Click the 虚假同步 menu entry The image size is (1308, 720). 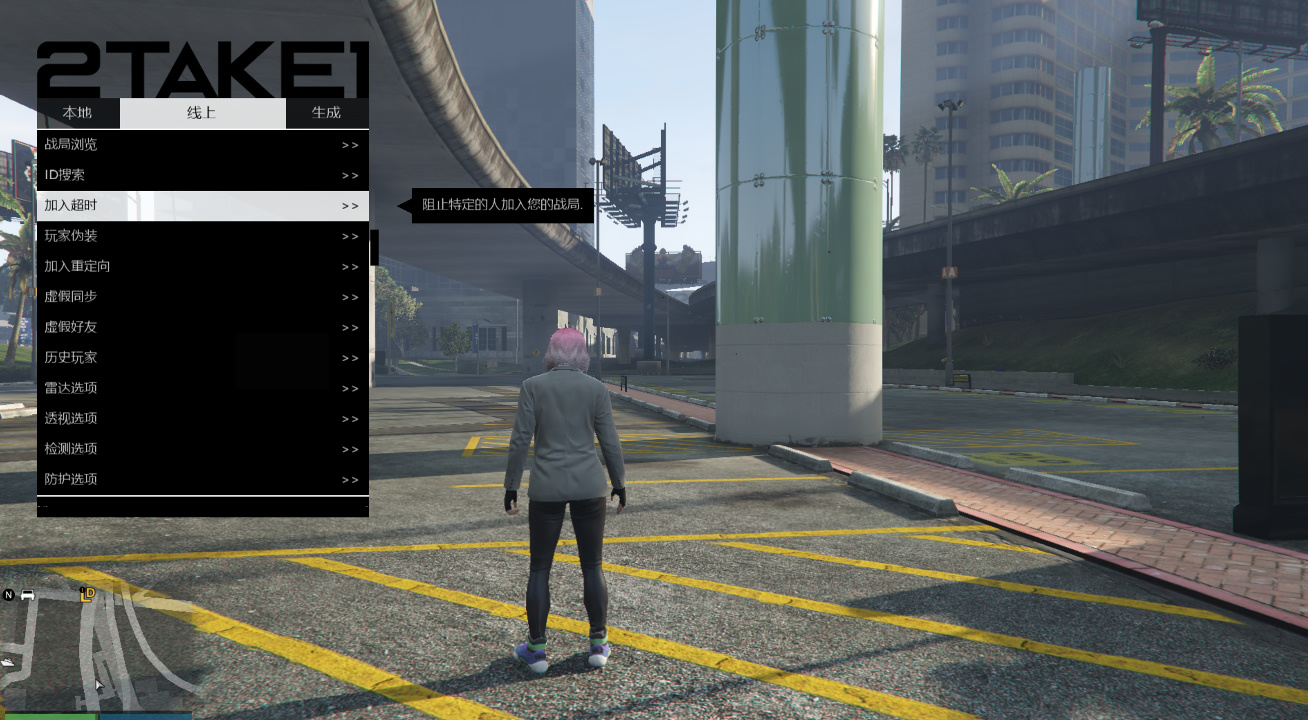(x=202, y=297)
